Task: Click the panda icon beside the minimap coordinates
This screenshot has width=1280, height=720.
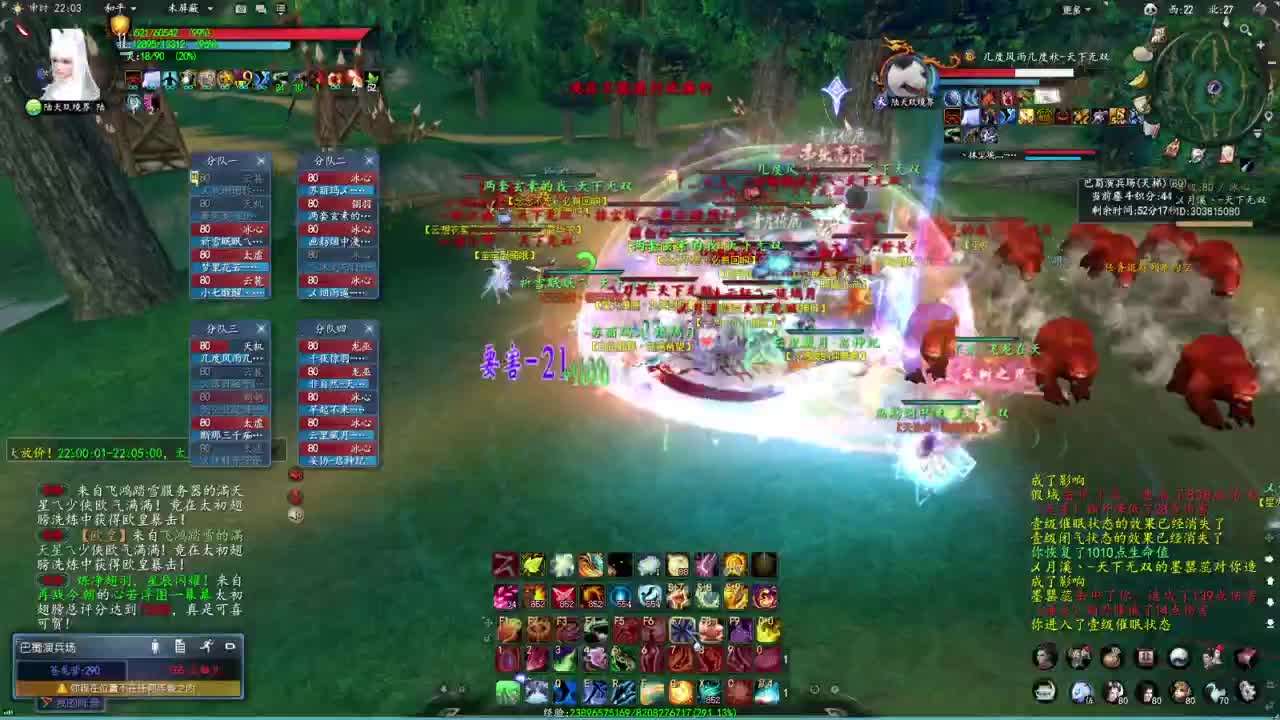Action: [x=1151, y=9]
